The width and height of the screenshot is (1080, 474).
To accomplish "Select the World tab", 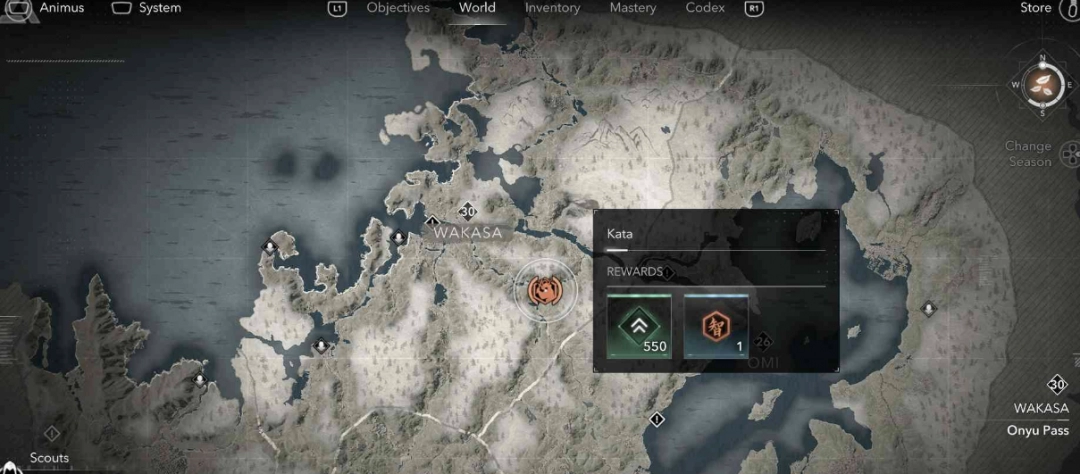I will coord(477,8).
